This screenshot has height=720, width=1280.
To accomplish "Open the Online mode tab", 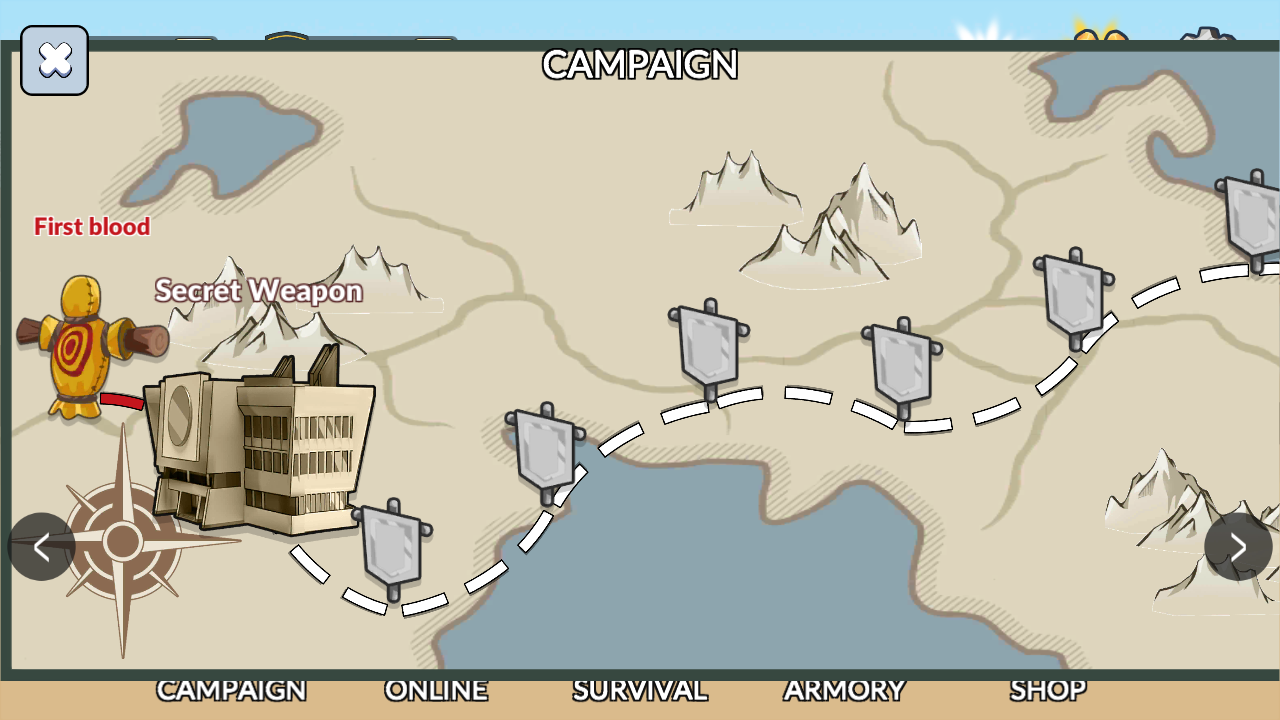I will pos(436,691).
